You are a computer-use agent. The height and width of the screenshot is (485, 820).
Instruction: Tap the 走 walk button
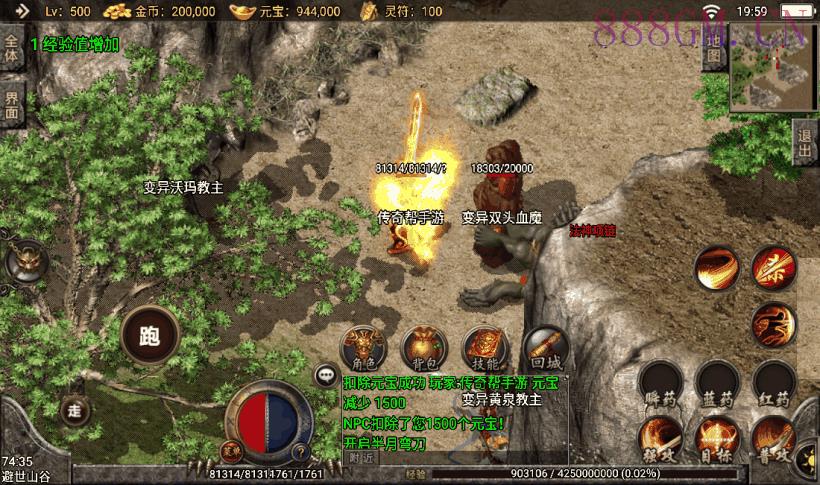point(74,409)
